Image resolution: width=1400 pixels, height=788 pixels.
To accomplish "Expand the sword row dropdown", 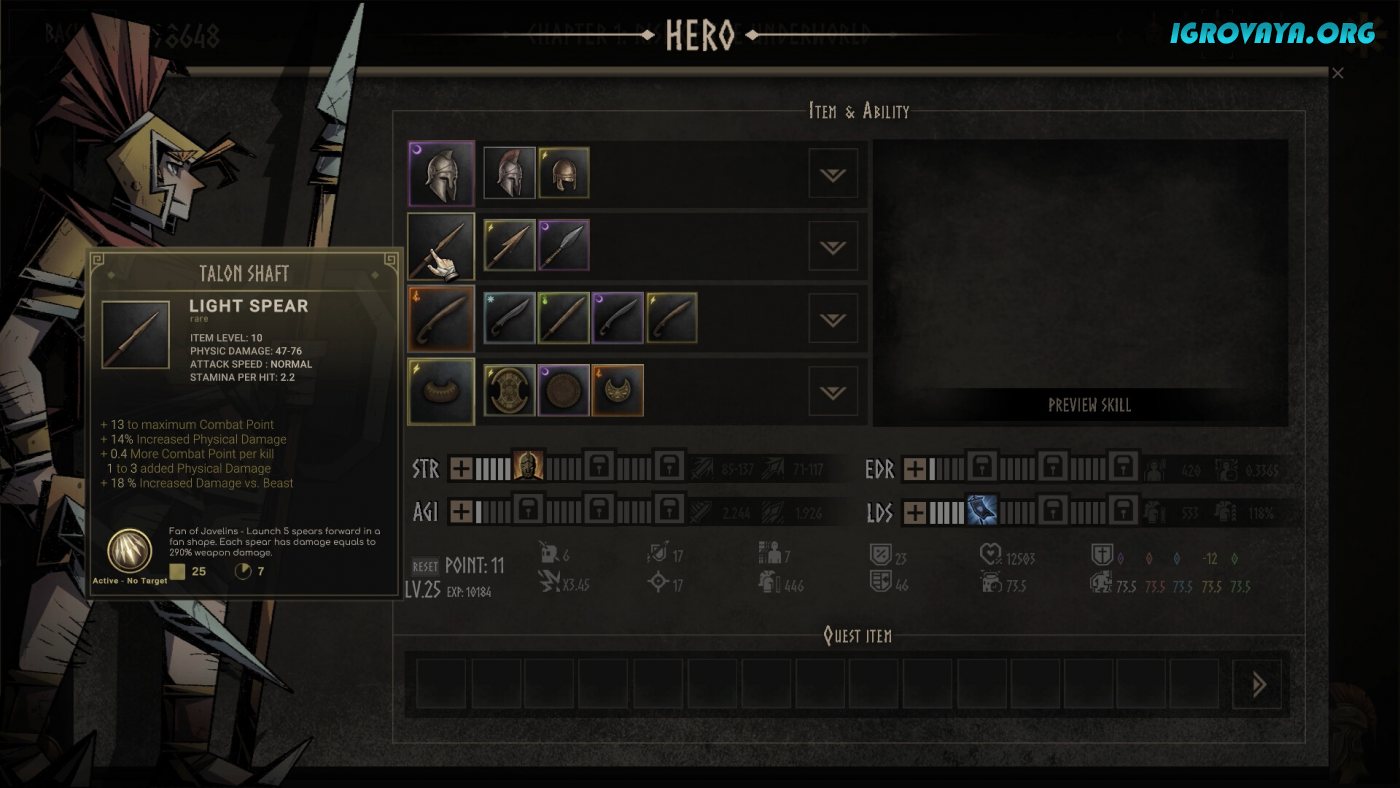I will click(833, 319).
